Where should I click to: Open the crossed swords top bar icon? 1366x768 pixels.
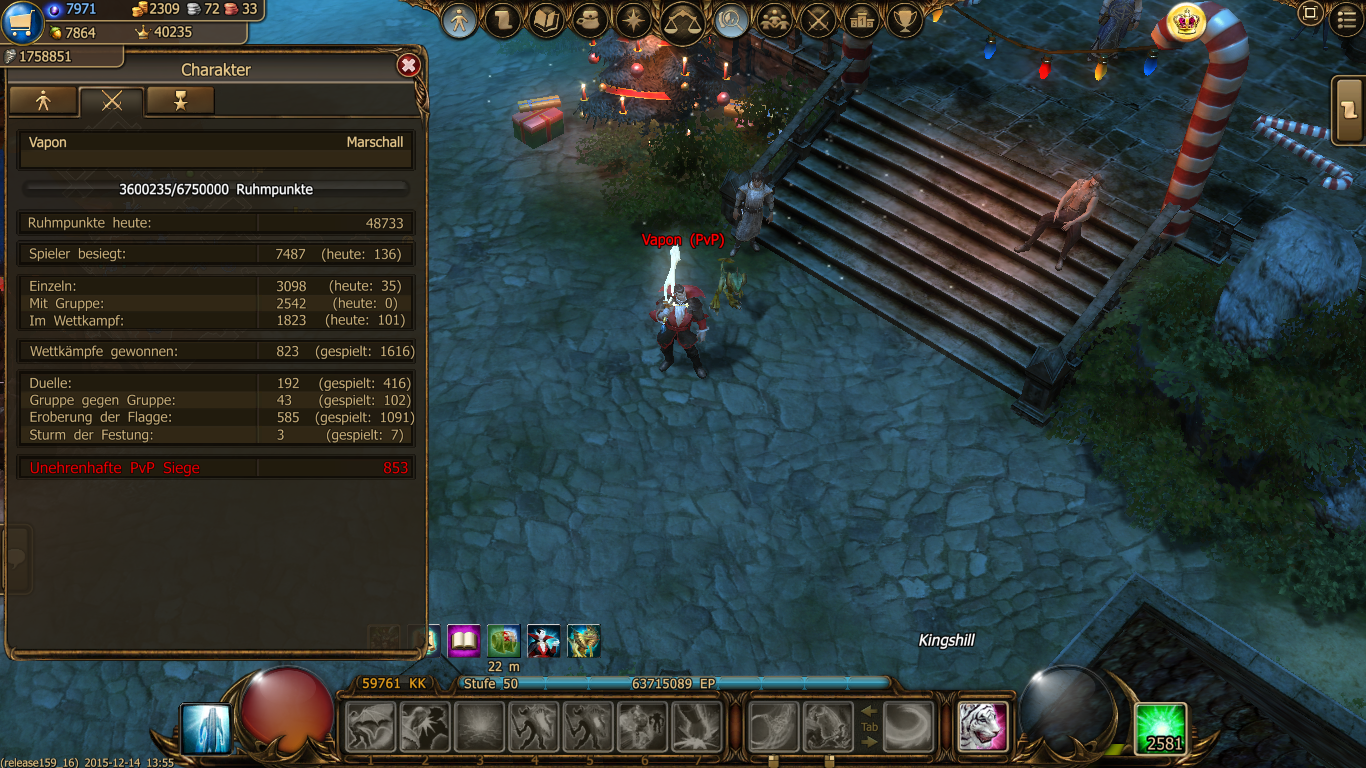pos(818,20)
